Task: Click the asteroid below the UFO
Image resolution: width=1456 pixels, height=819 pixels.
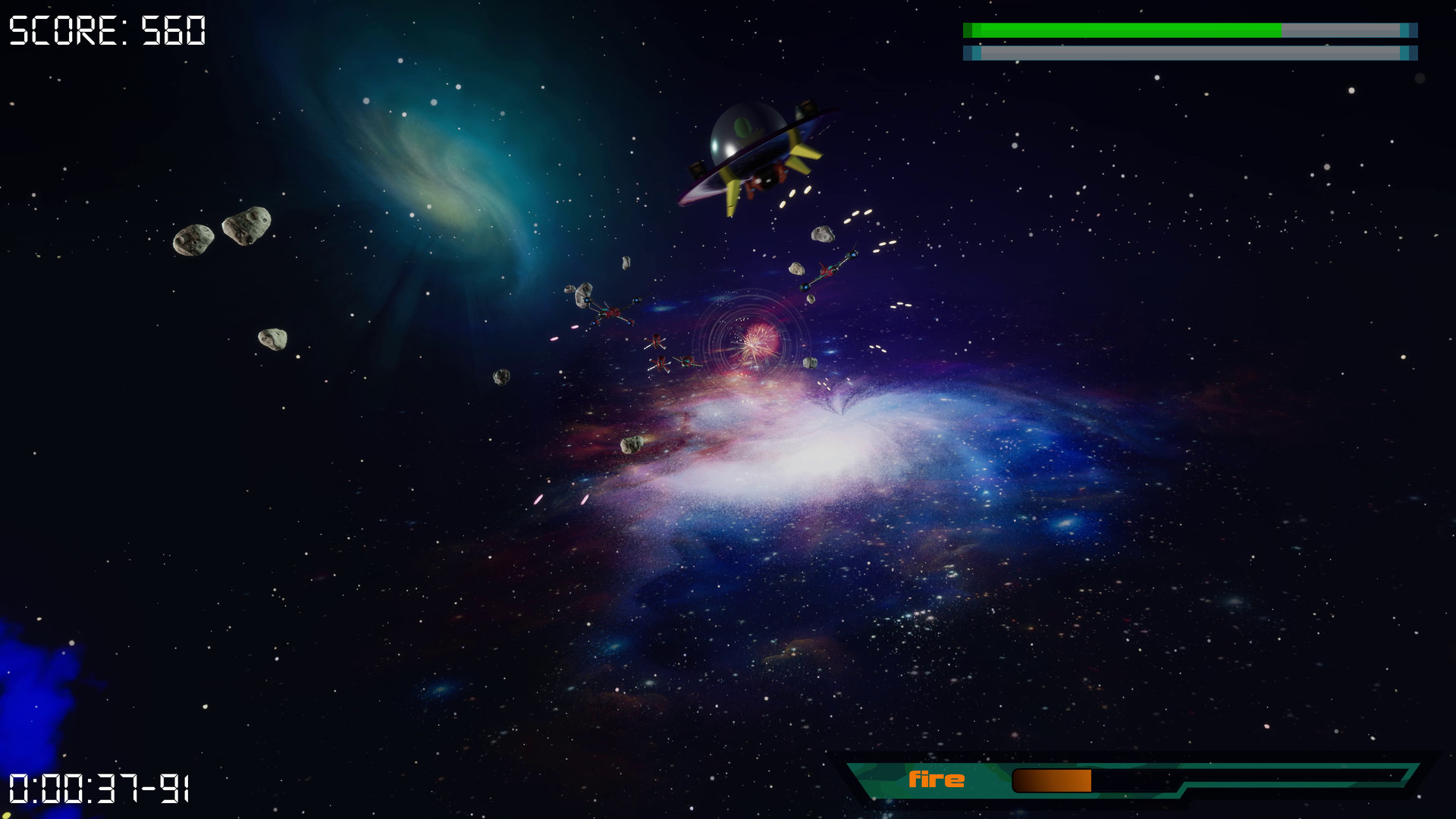Action: click(x=823, y=235)
